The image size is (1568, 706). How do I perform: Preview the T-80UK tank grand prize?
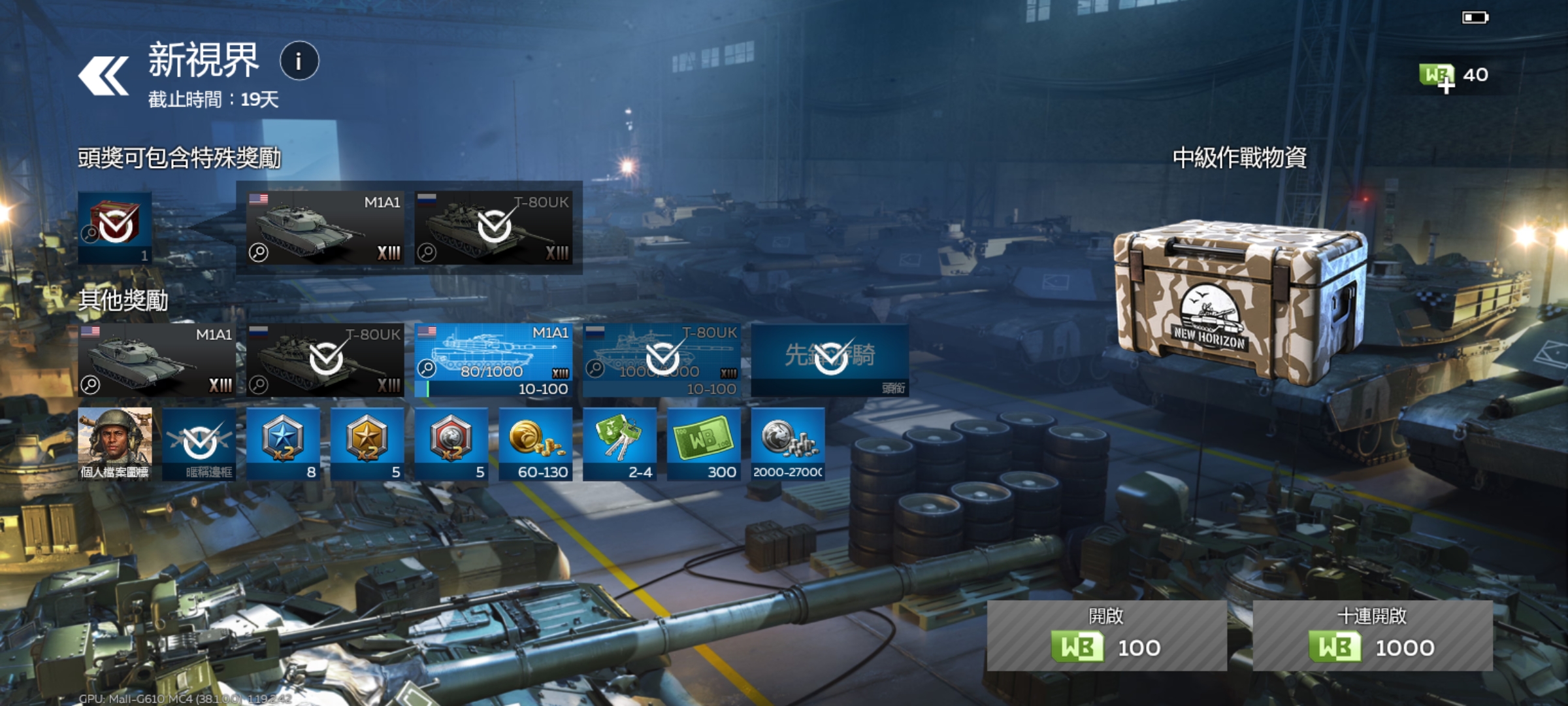(493, 227)
